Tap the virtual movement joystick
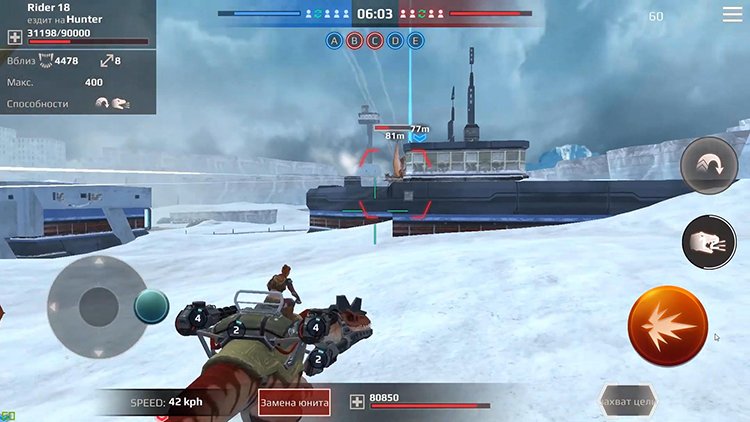The image size is (750, 422). point(98,305)
